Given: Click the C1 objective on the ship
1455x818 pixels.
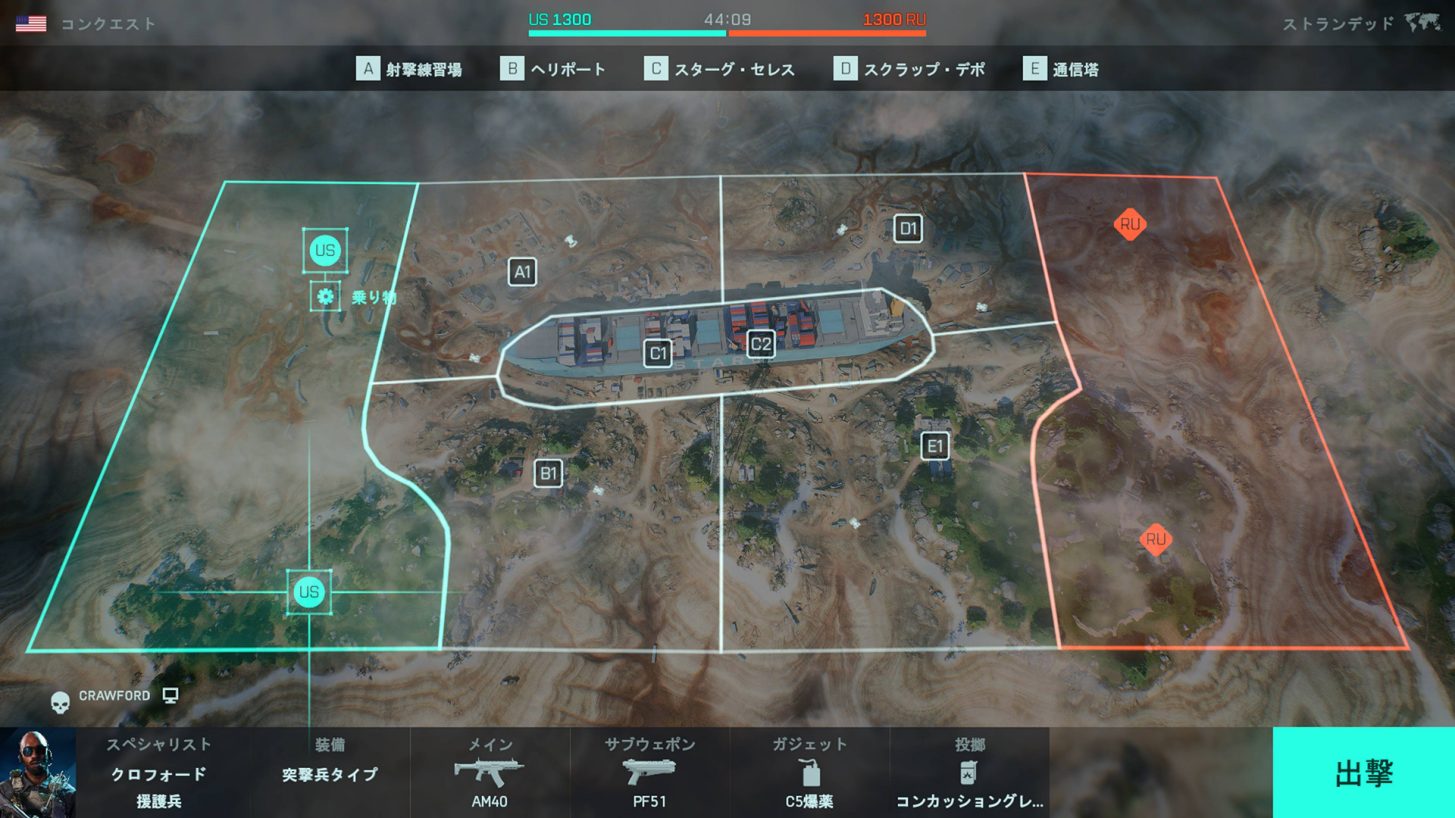Looking at the screenshot, I should 658,353.
